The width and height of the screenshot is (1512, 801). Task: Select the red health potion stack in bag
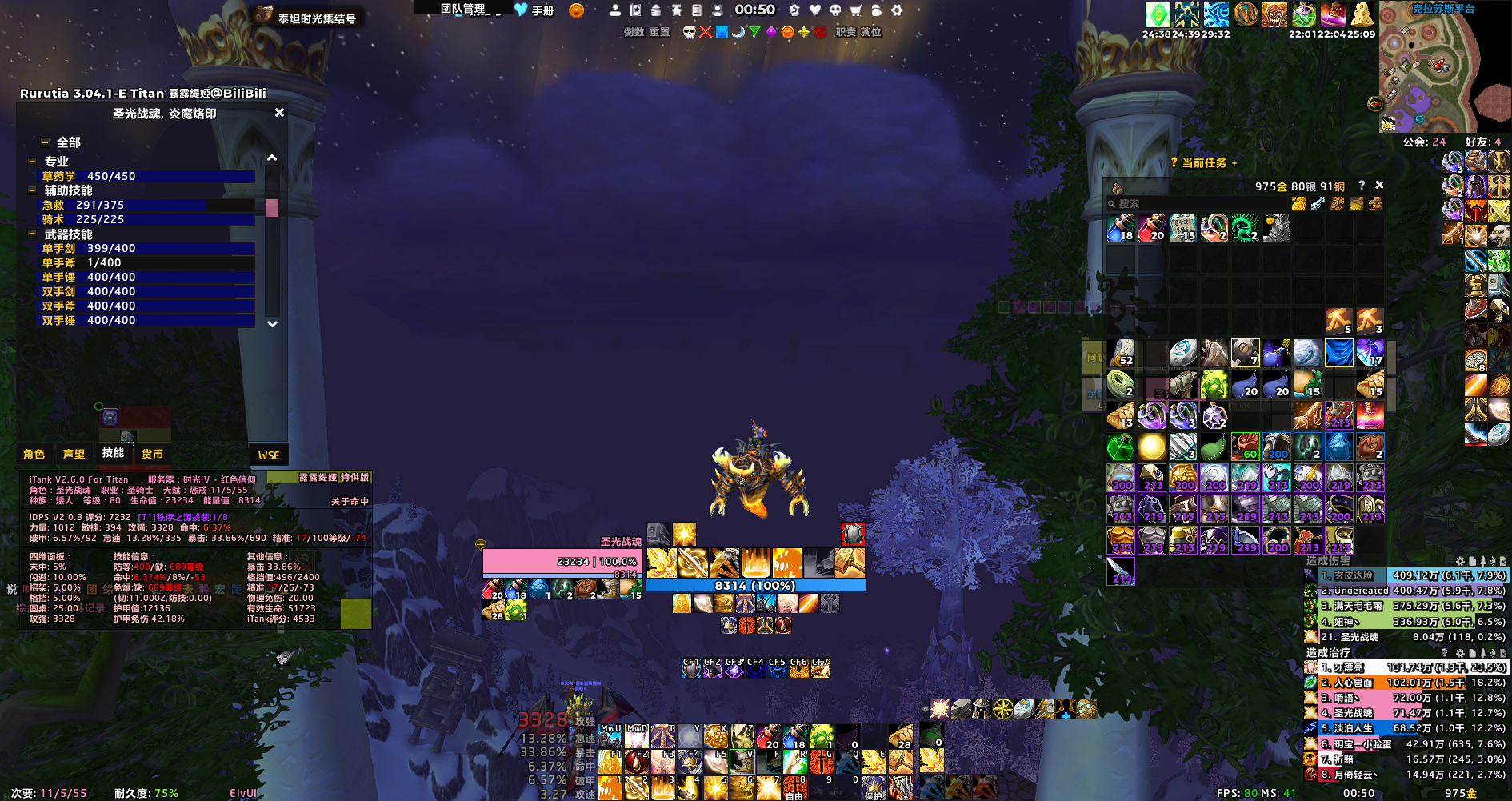(1151, 228)
